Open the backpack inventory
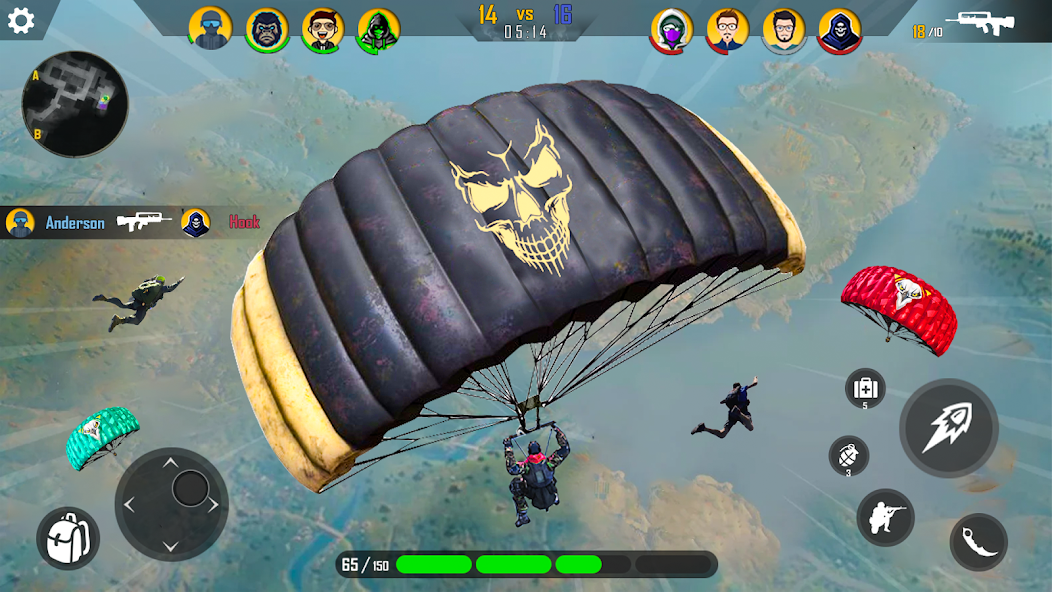1052x592 pixels. [68, 538]
